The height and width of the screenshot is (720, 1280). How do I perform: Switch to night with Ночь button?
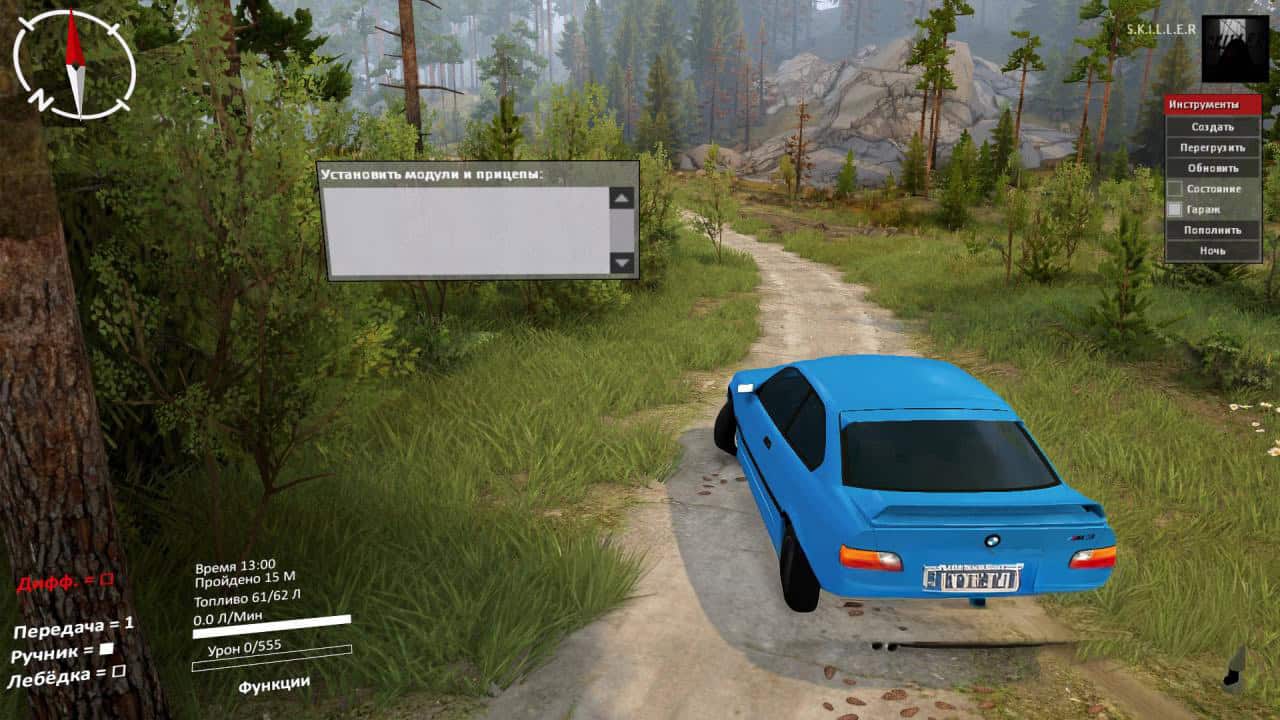[1212, 251]
